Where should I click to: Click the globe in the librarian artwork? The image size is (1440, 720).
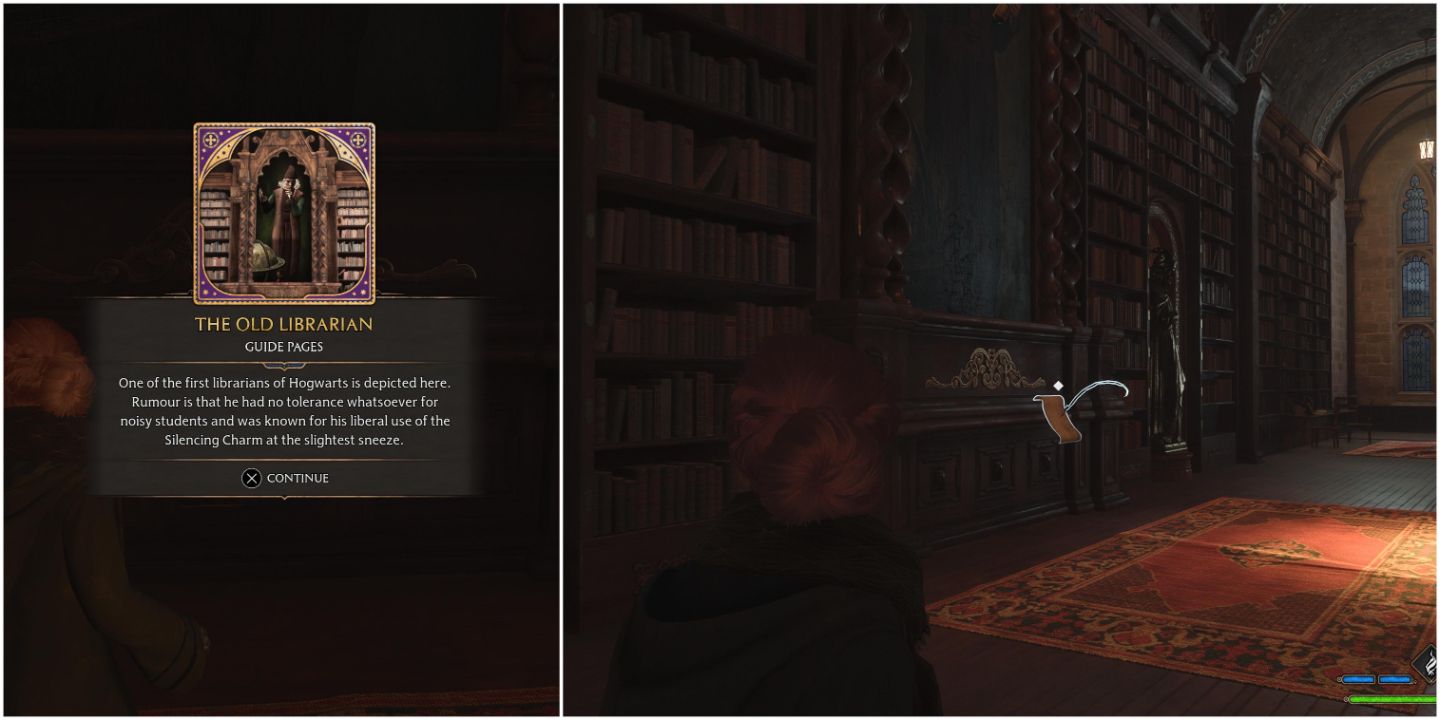point(265,256)
